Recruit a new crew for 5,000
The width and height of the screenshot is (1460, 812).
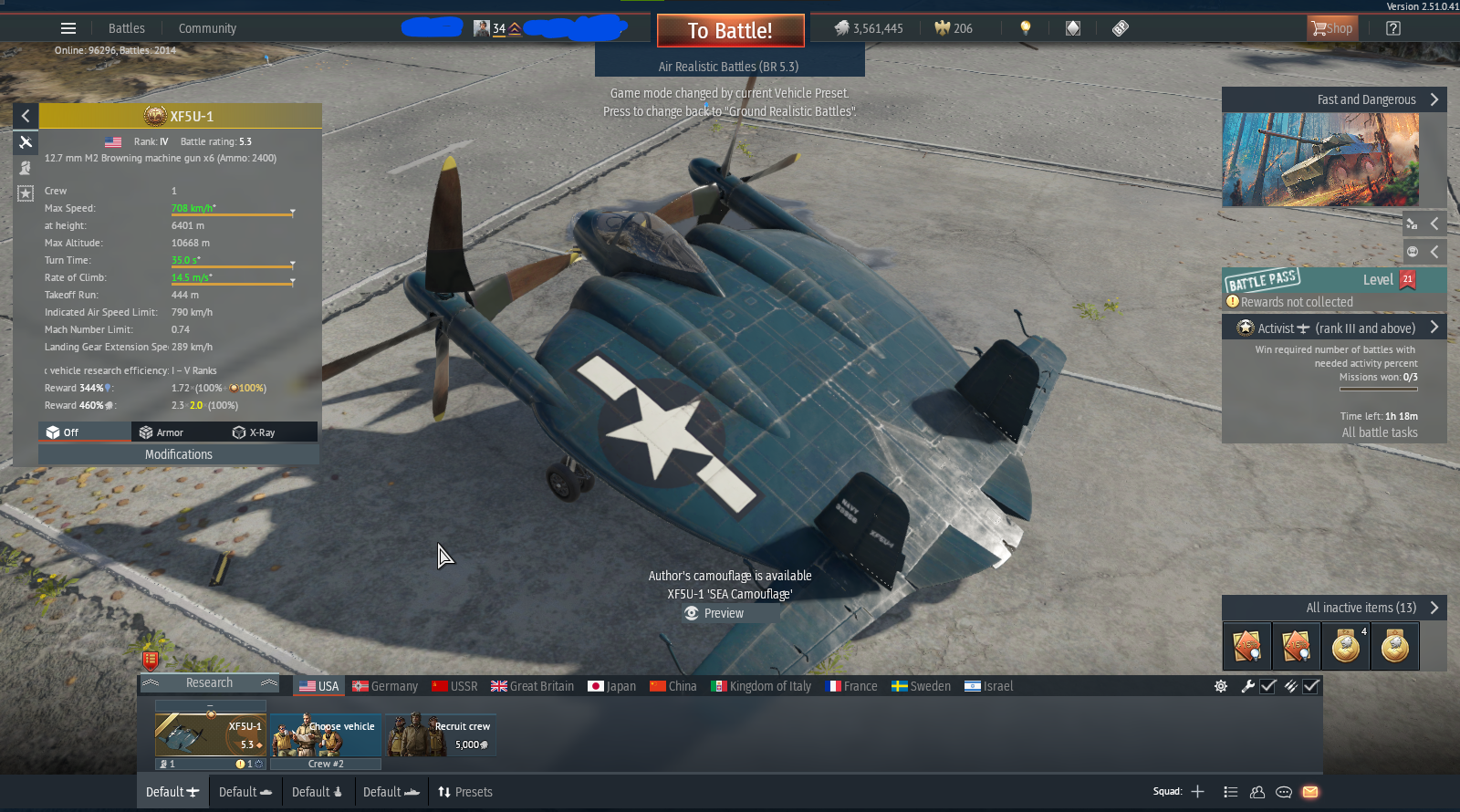442,735
